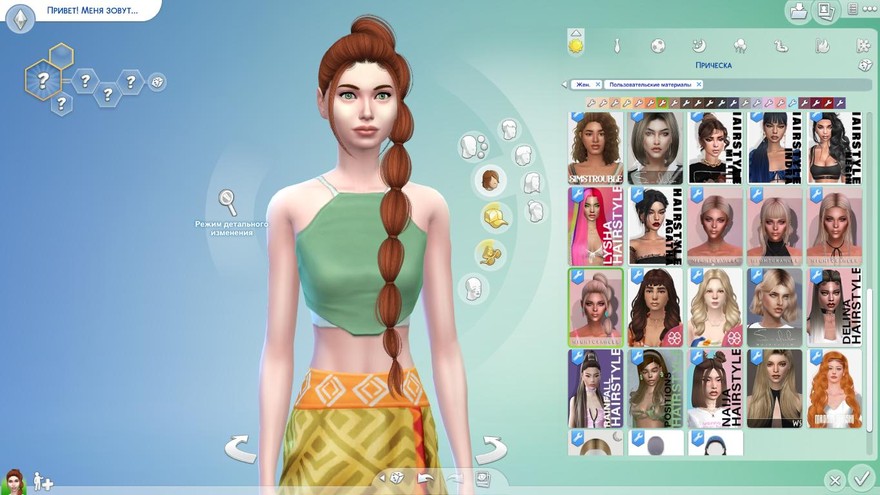
Task: Switch to the athletic outfit ball tab
Action: pyautogui.click(x=658, y=45)
